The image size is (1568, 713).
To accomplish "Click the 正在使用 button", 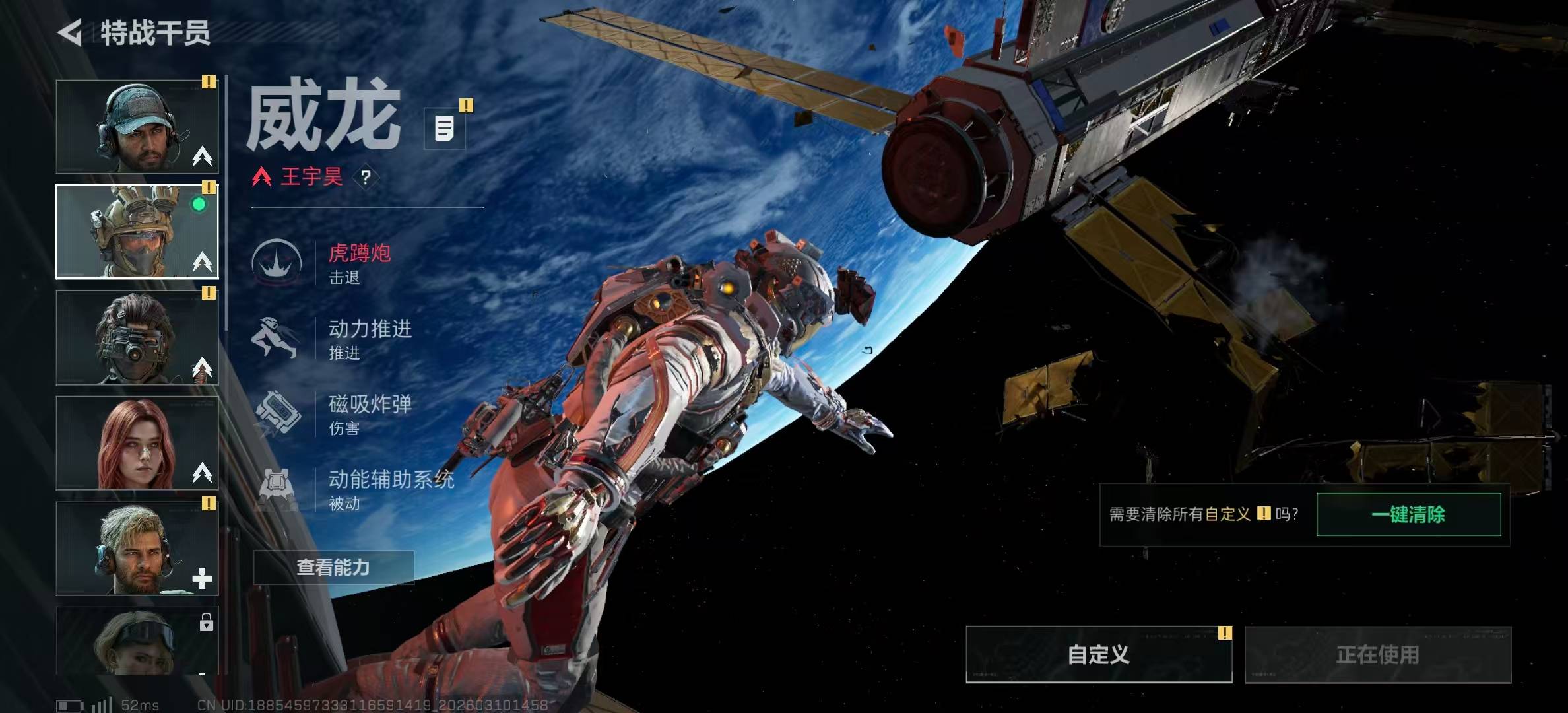I will tap(1377, 654).
